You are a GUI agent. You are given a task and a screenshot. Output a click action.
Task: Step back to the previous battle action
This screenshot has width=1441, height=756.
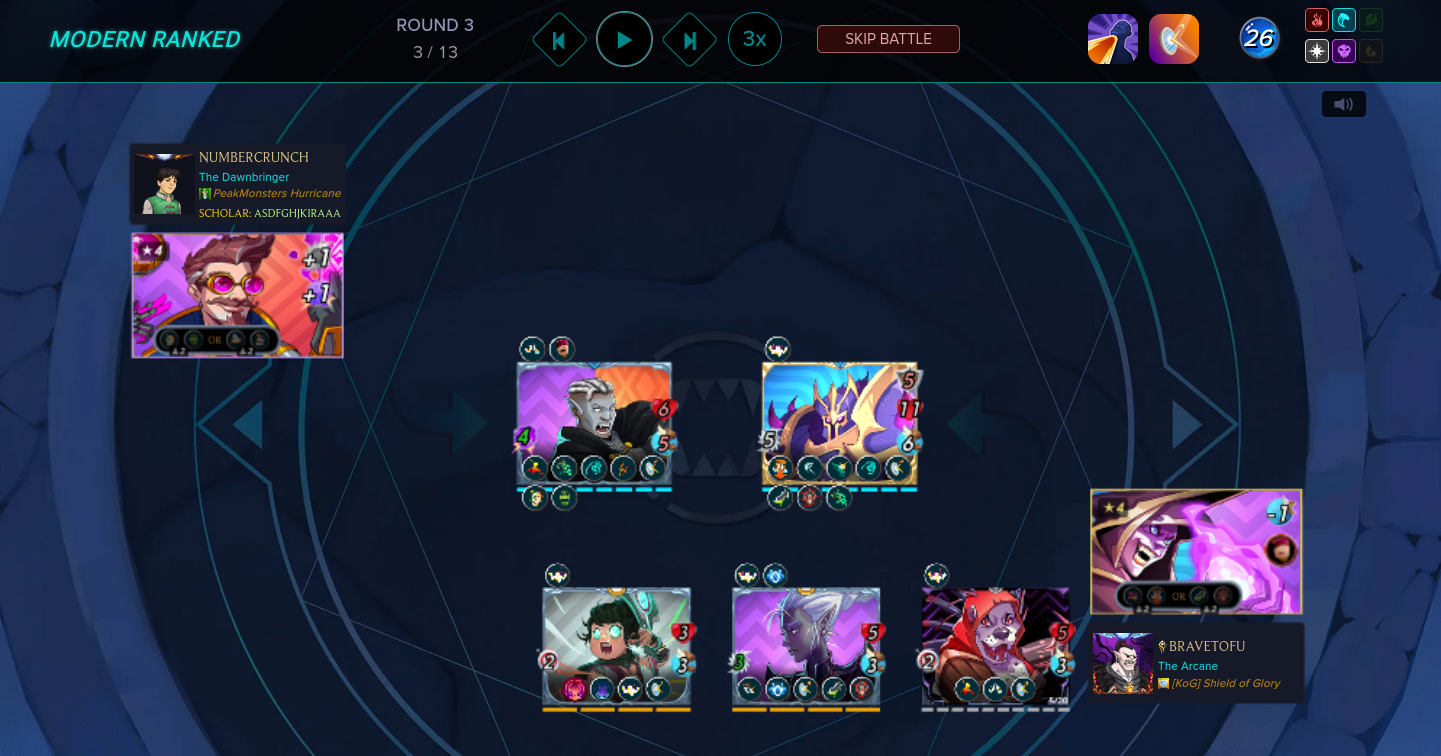tap(559, 40)
